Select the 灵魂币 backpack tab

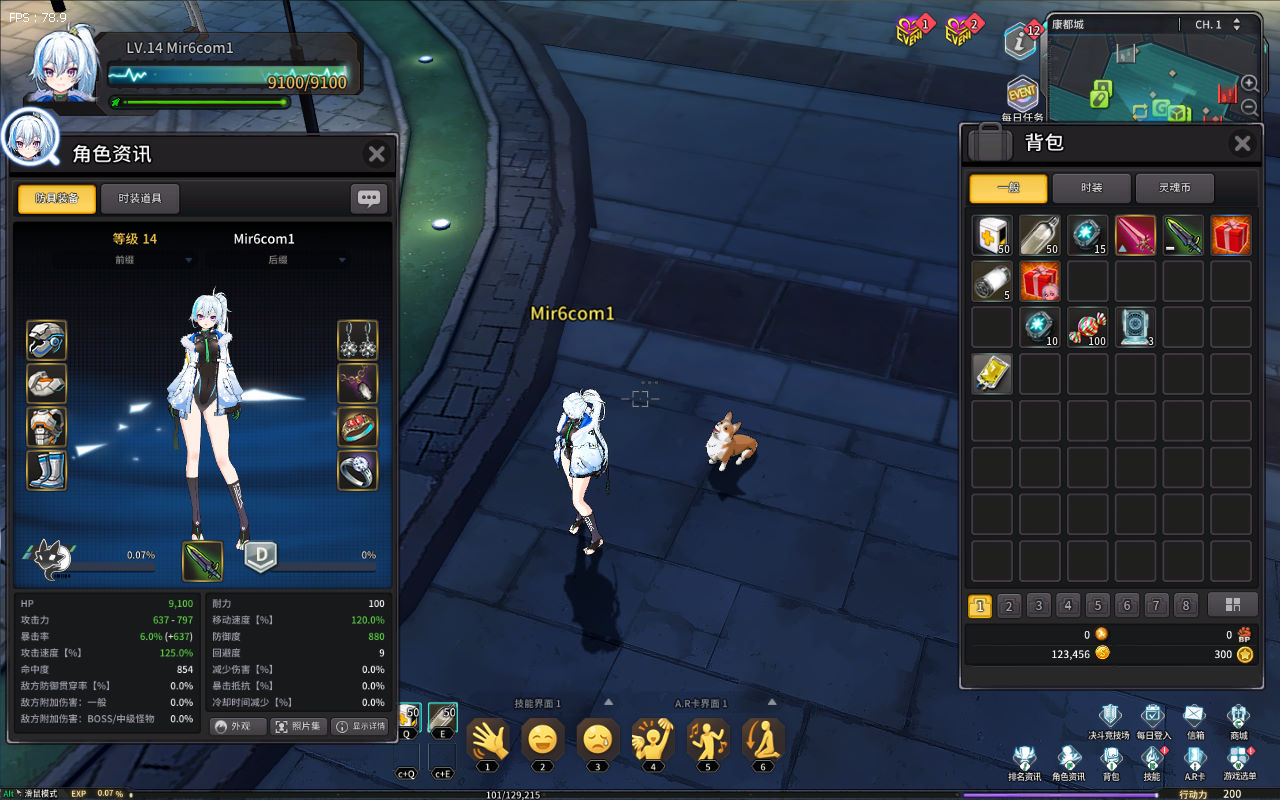coord(1175,188)
